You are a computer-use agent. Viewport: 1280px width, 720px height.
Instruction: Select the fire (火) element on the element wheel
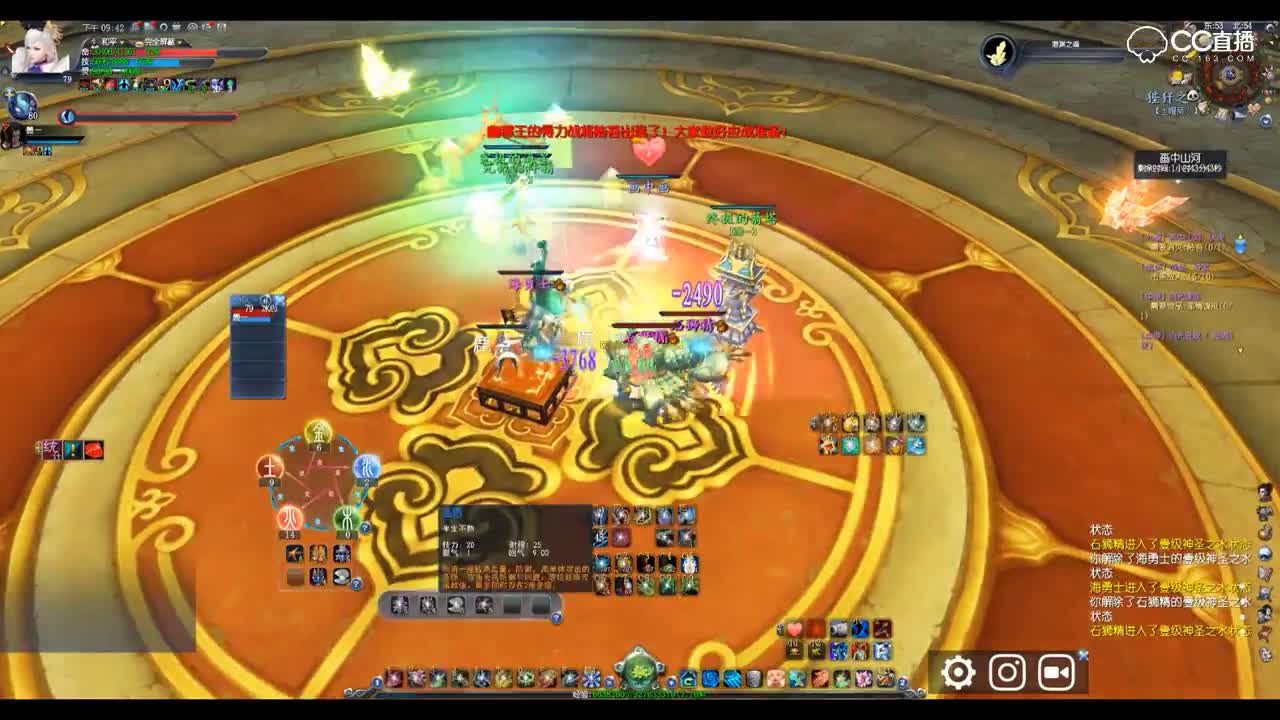(288, 513)
